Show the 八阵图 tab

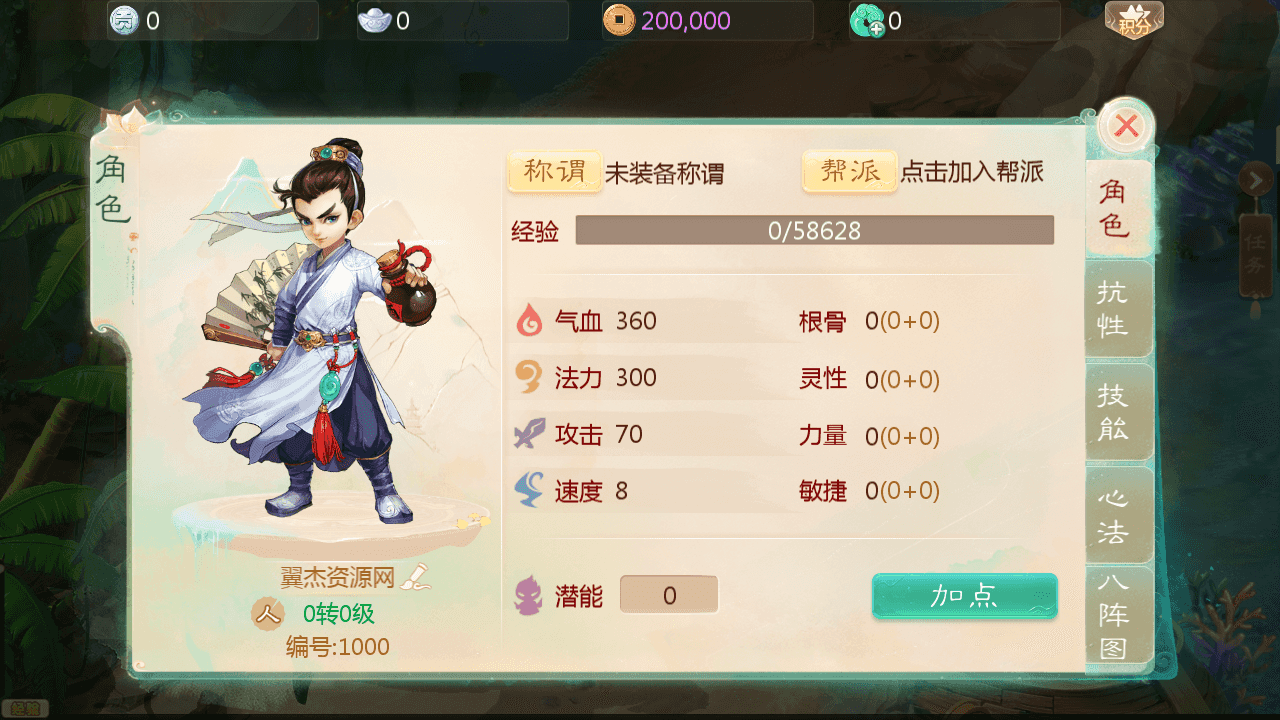coord(1114,615)
